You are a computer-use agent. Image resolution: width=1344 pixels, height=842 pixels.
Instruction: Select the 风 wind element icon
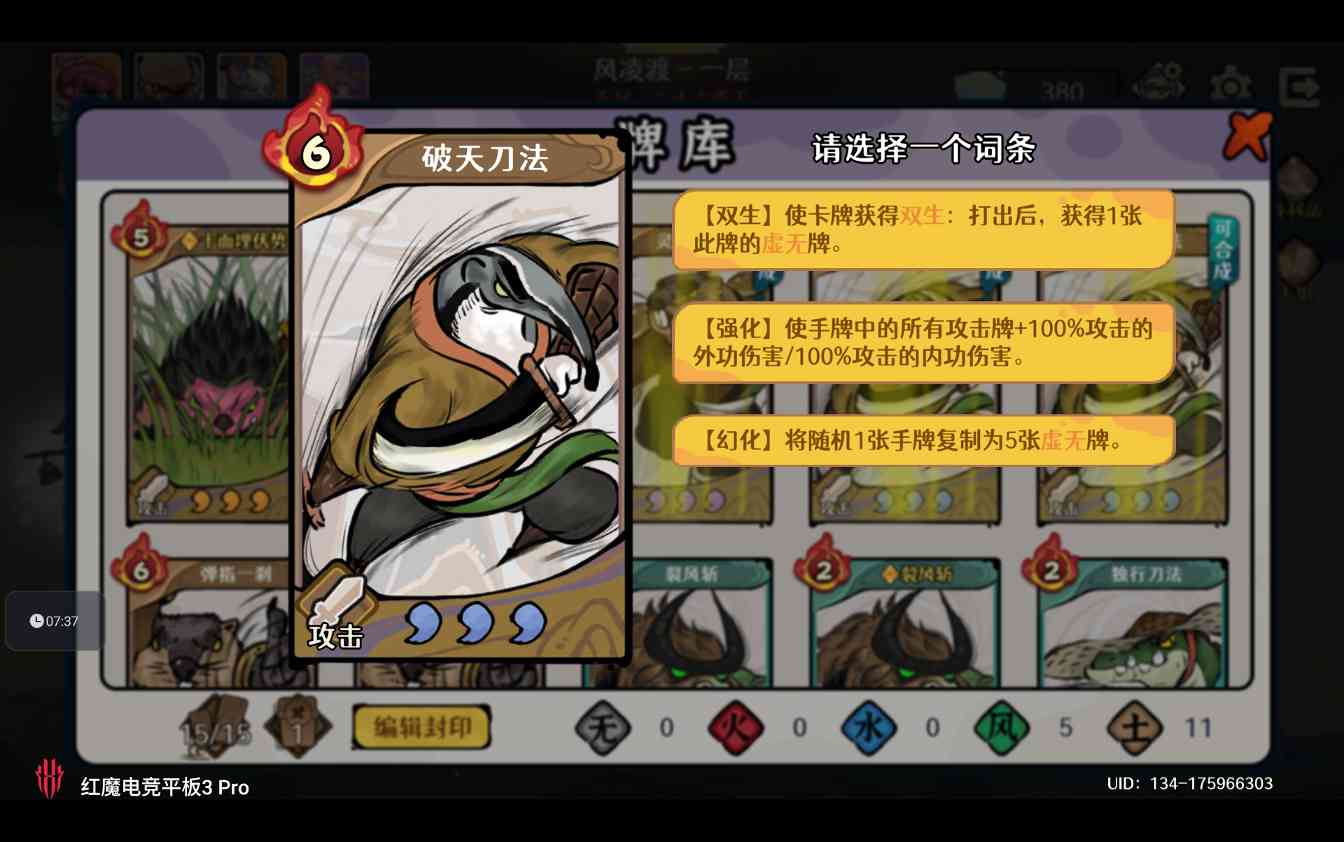click(x=1003, y=729)
